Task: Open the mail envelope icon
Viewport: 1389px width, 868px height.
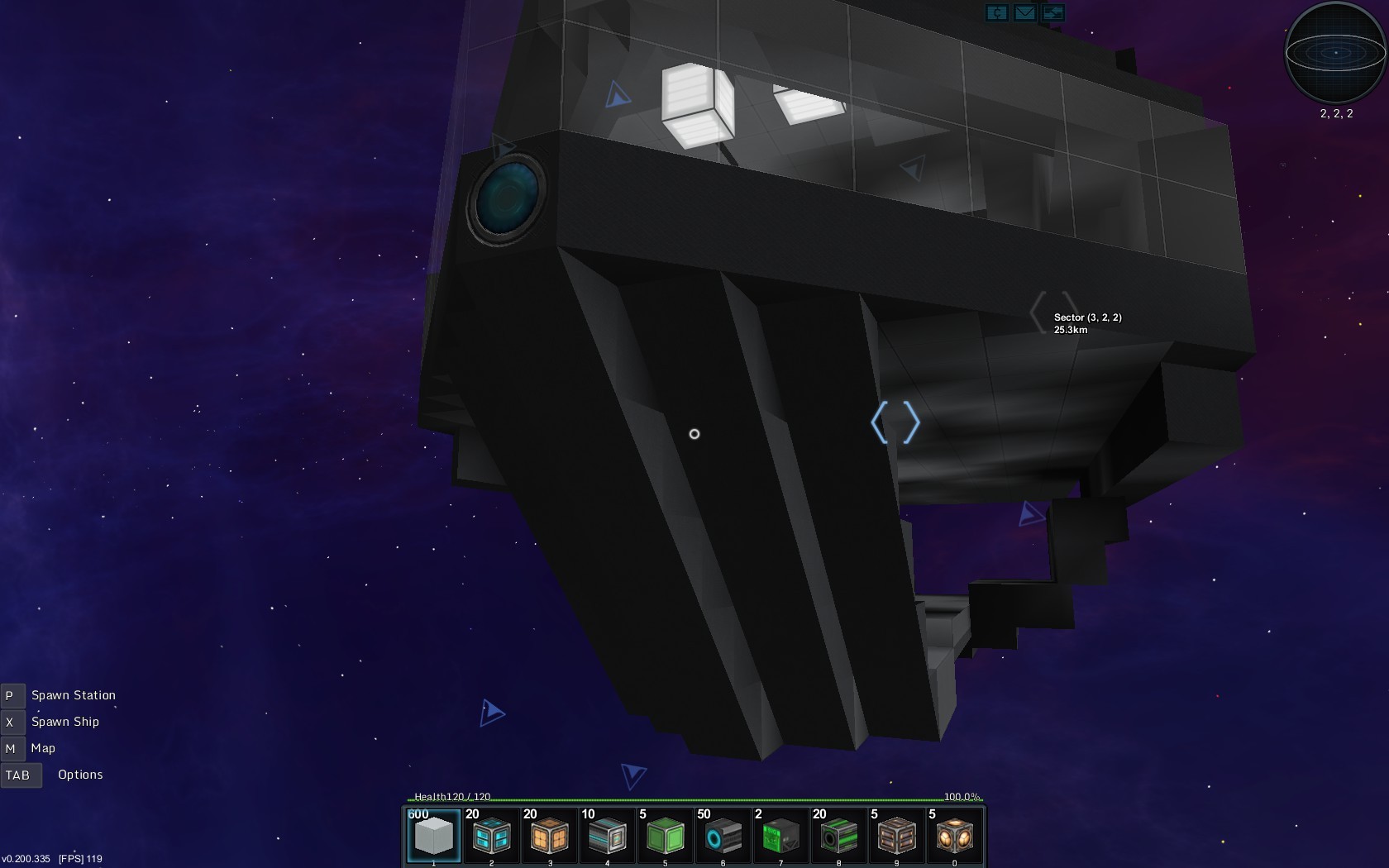Action: click(1024, 12)
